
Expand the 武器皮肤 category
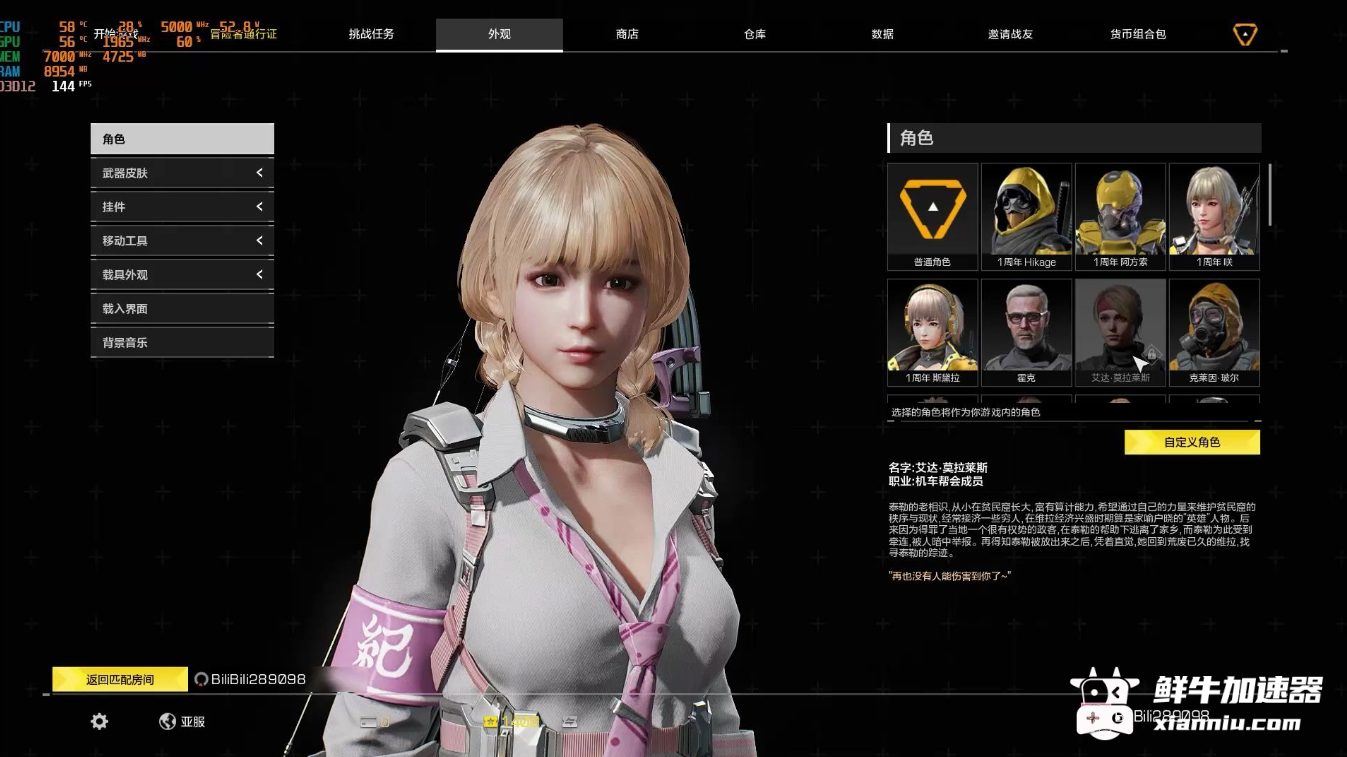coord(182,173)
